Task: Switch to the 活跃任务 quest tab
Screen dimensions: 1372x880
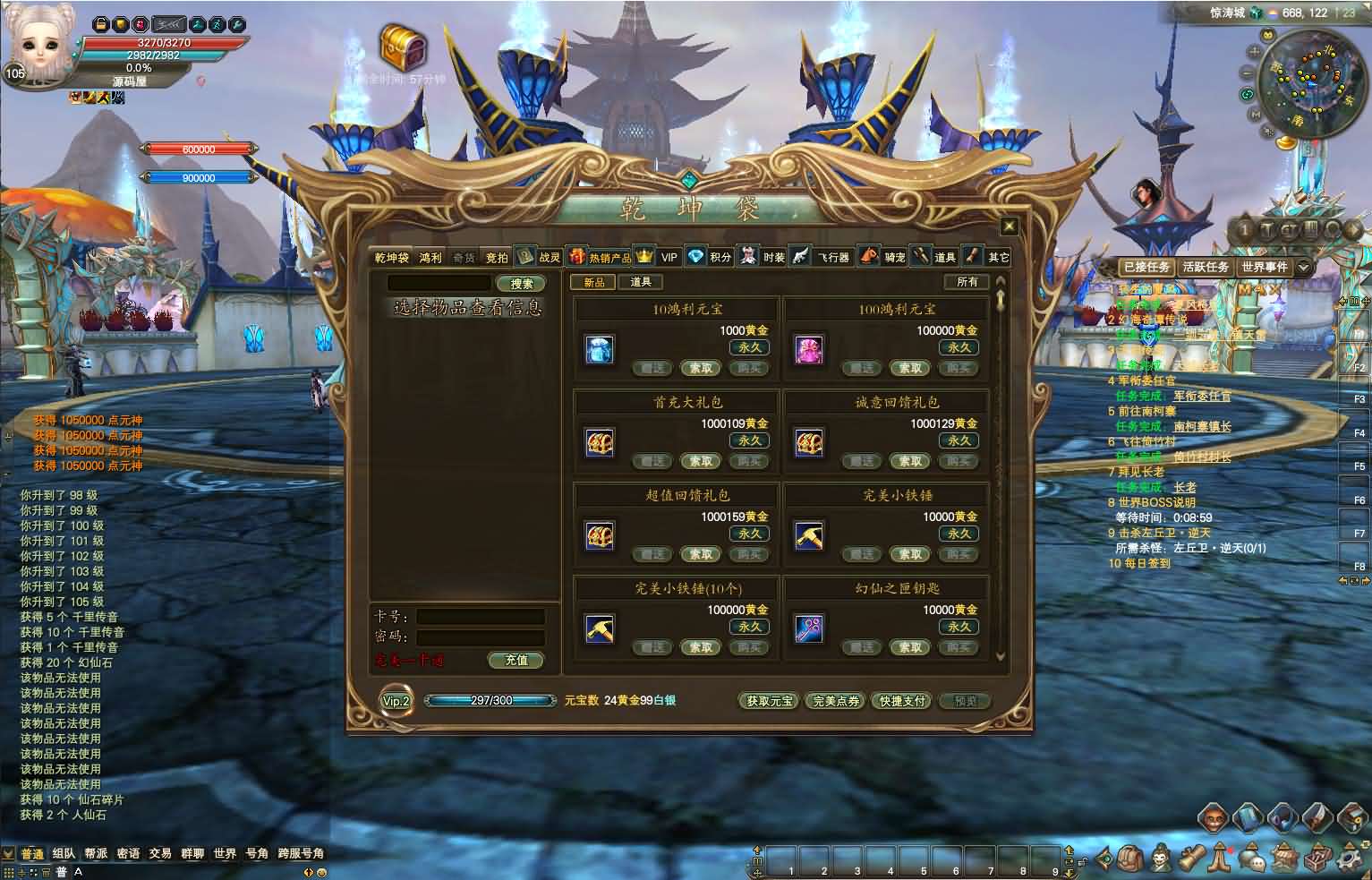Action: pyautogui.click(x=1205, y=267)
